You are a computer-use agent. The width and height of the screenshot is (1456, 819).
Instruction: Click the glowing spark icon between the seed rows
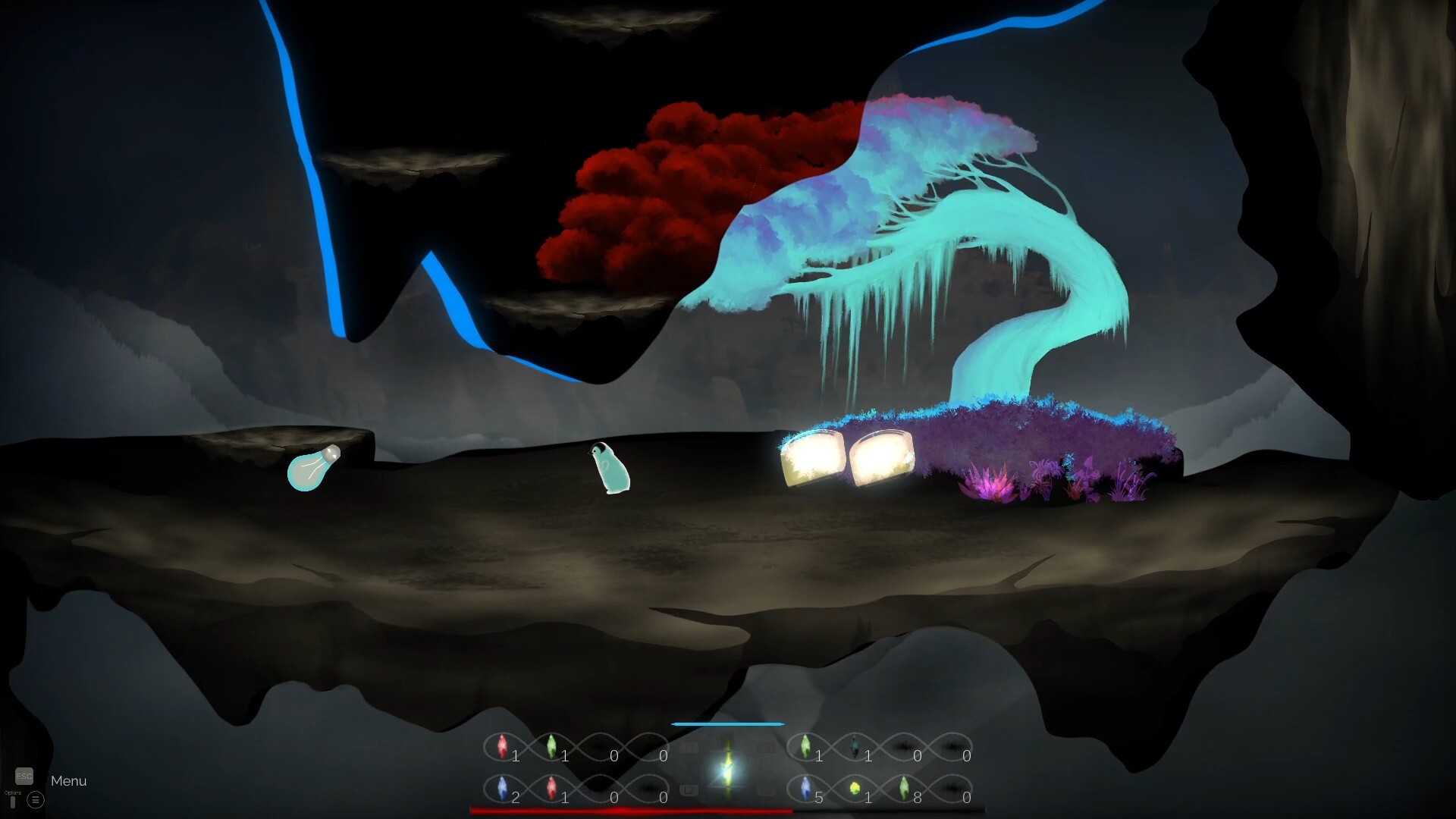726,768
